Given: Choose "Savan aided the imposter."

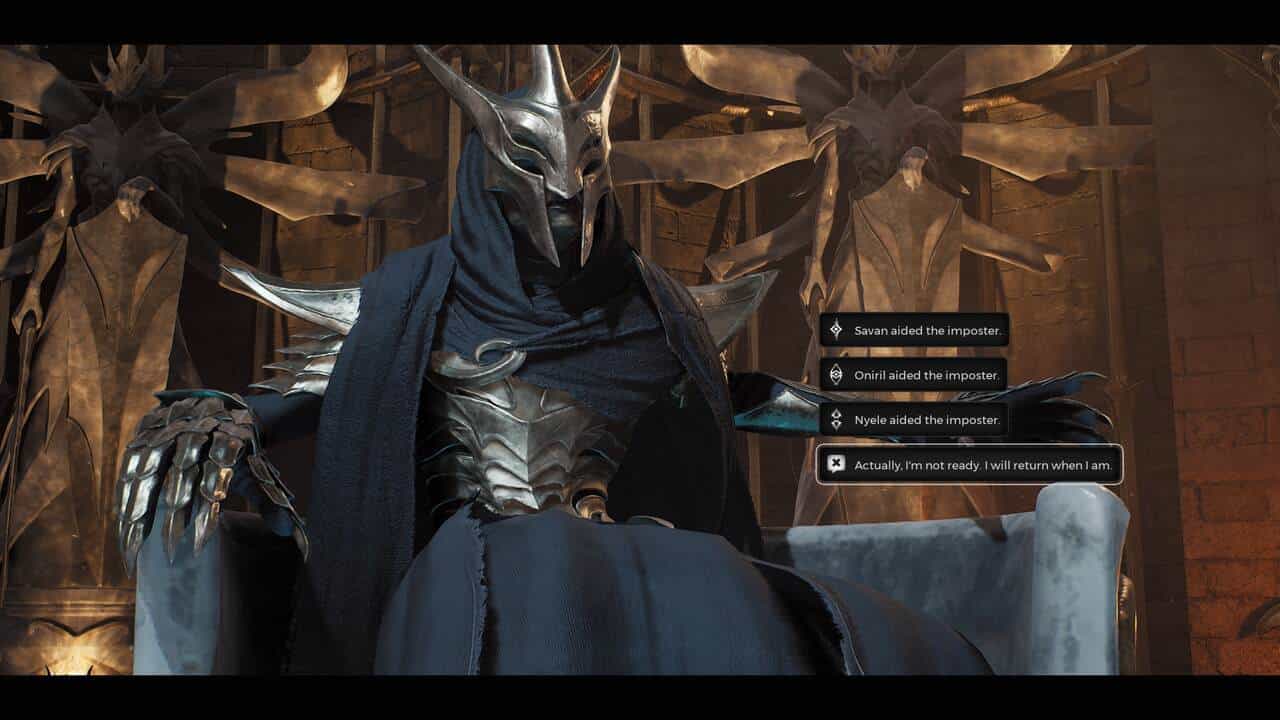Looking at the screenshot, I should [914, 330].
